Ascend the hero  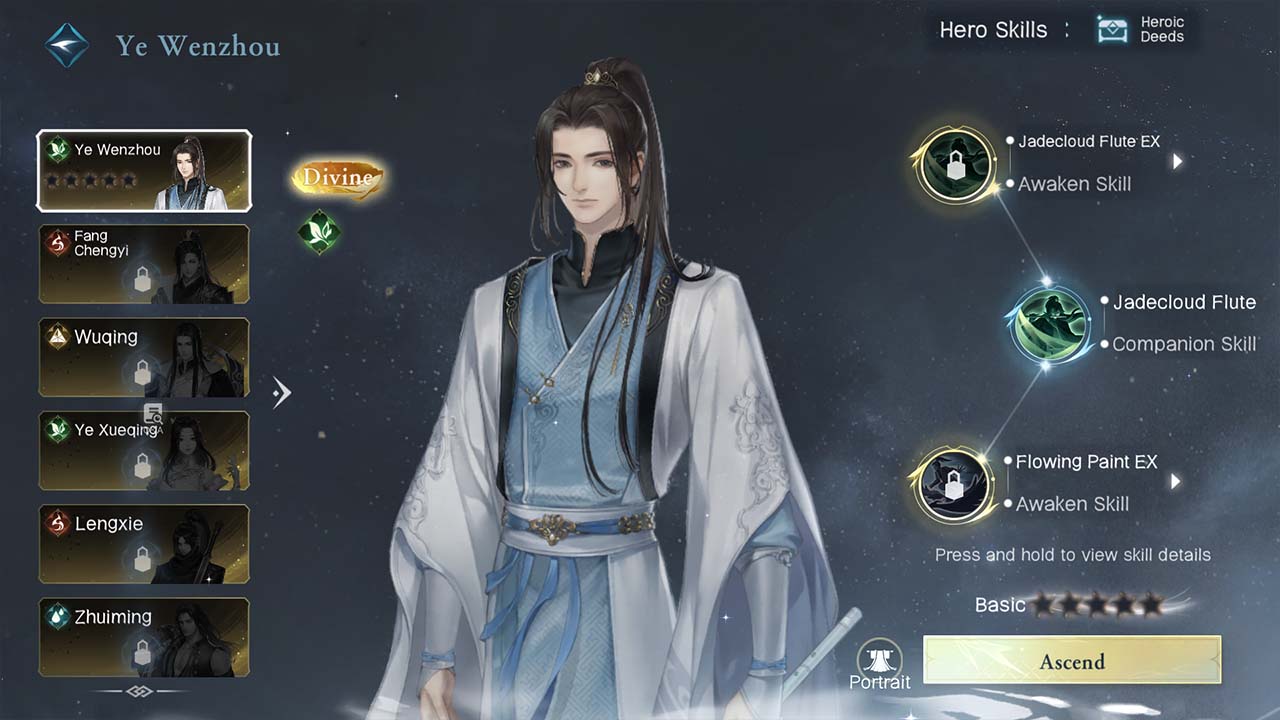pos(1072,661)
